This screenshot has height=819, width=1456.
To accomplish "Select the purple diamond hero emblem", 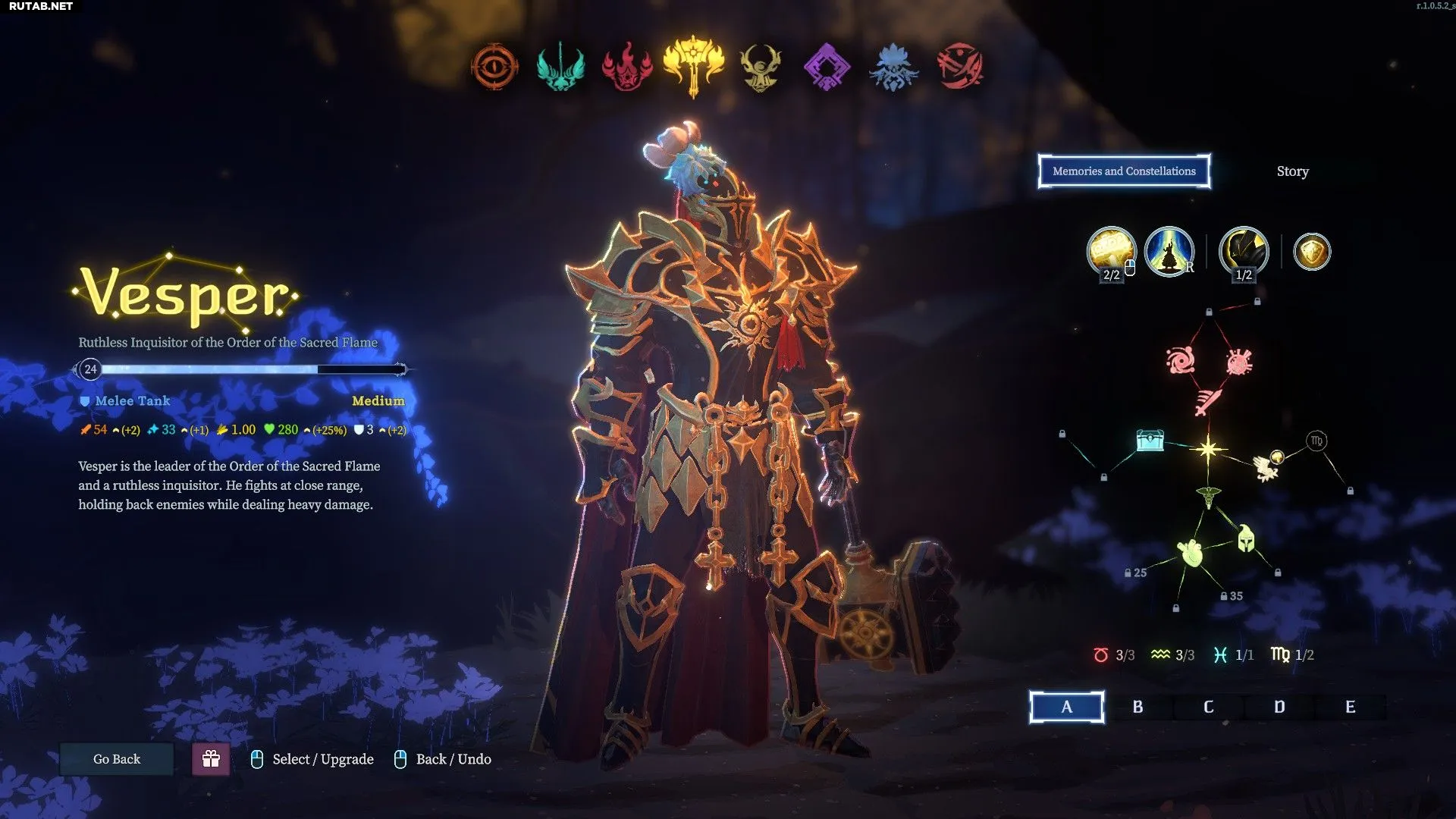I will [827, 67].
